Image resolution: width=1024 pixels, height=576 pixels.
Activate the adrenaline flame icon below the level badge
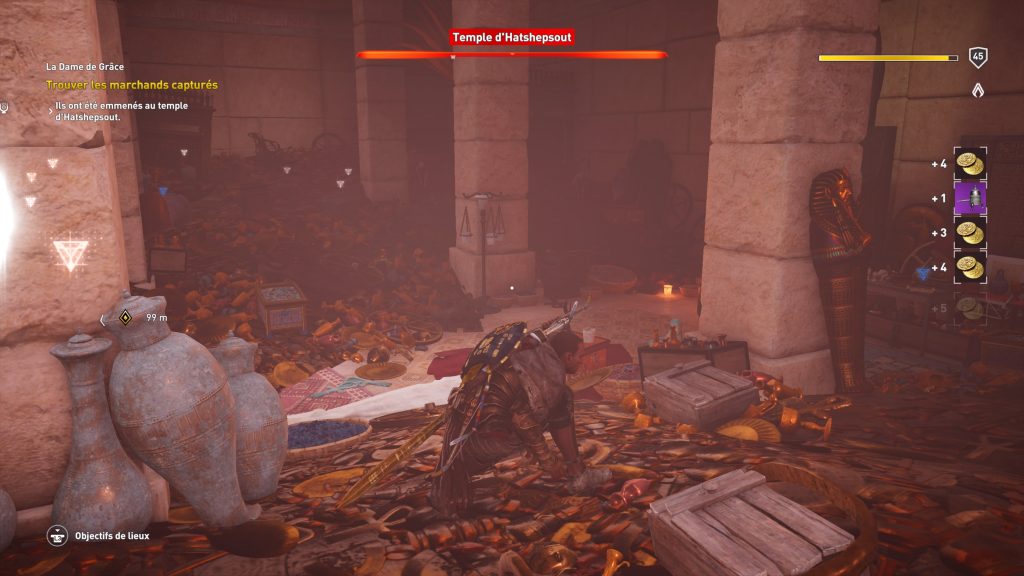pyautogui.click(x=979, y=90)
